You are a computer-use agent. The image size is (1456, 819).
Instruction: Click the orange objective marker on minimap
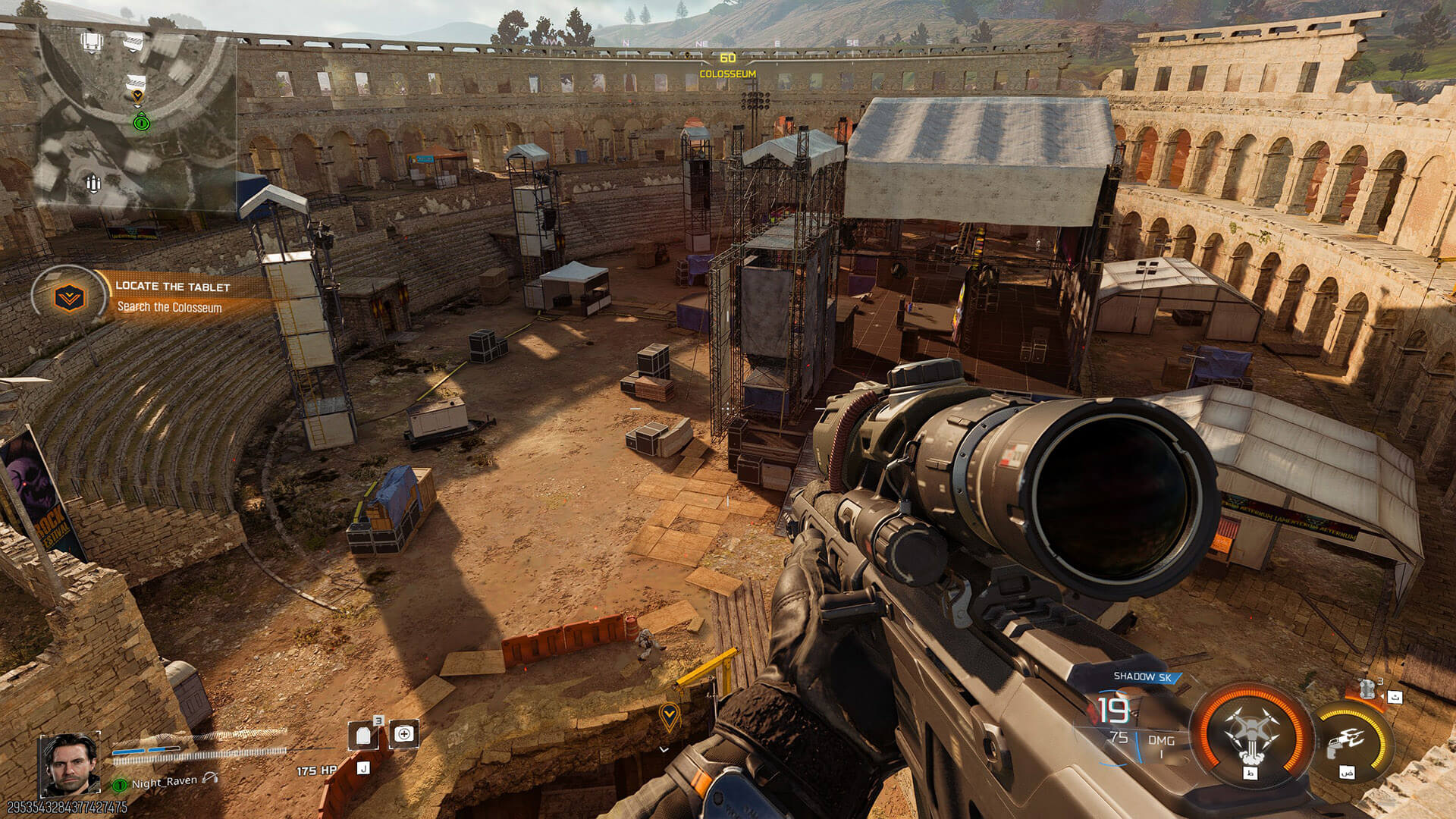137,96
